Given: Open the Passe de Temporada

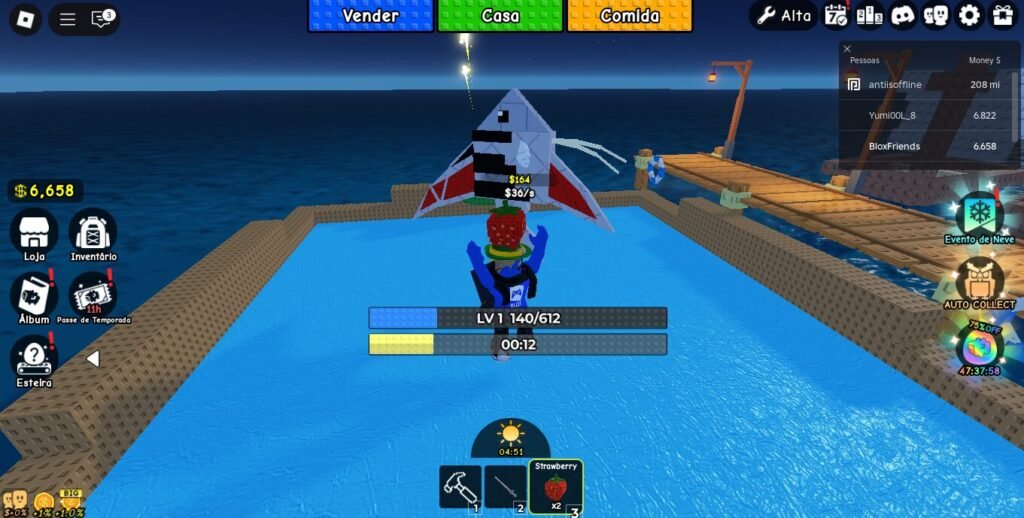Looking at the screenshot, I should pyautogui.click(x=93, y=295).
